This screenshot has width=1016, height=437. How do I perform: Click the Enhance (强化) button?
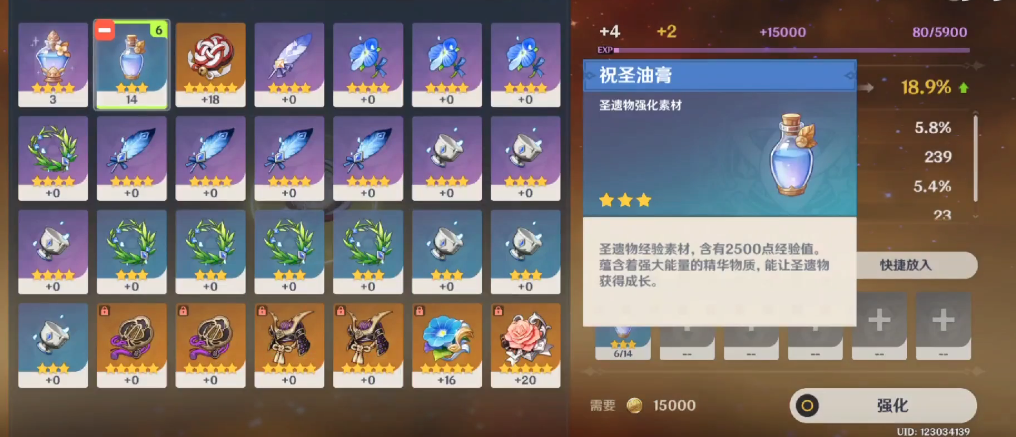882,405
